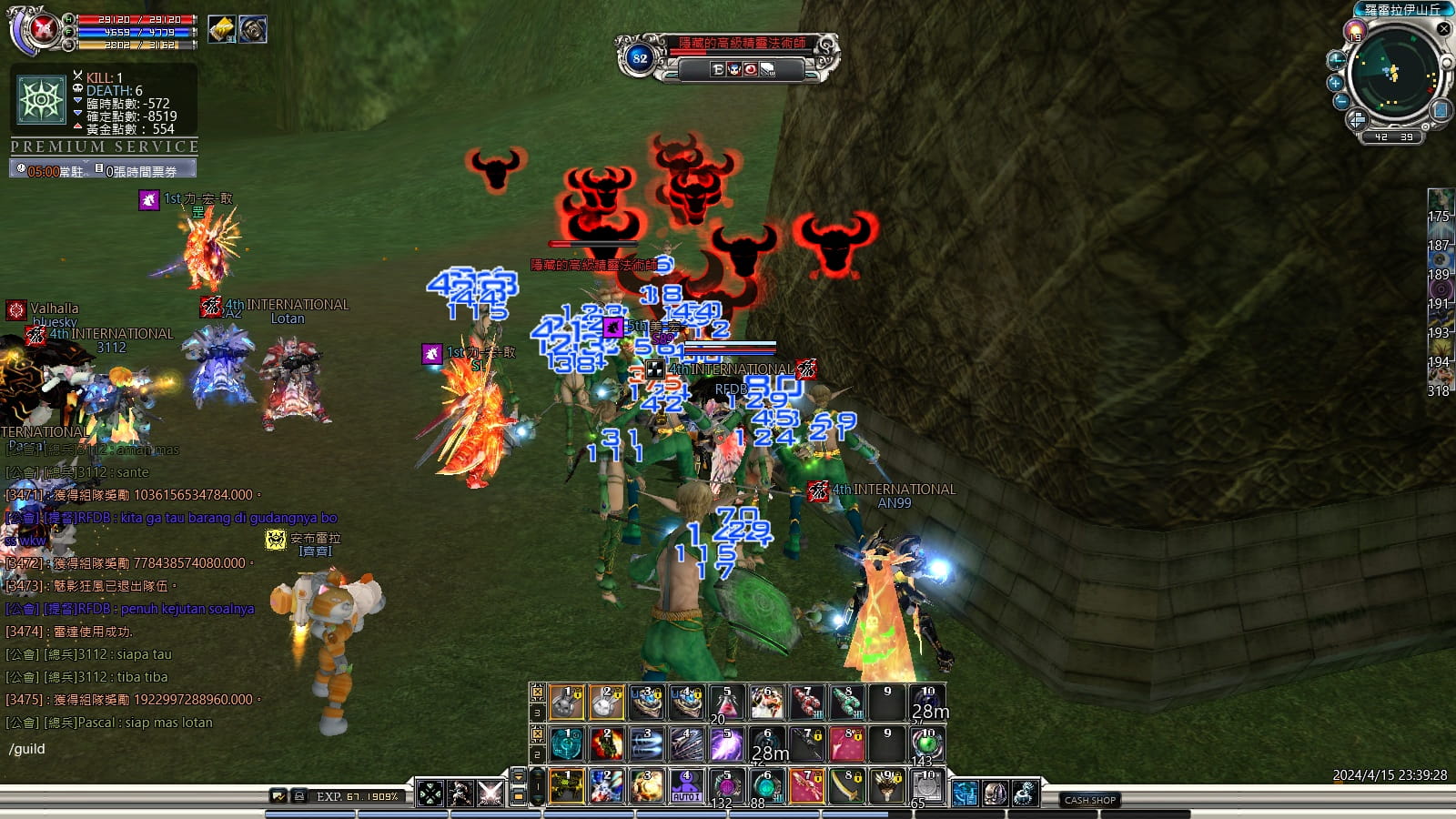Click the pink potion in slot 5 top hotbar

(x=726, y=703)
